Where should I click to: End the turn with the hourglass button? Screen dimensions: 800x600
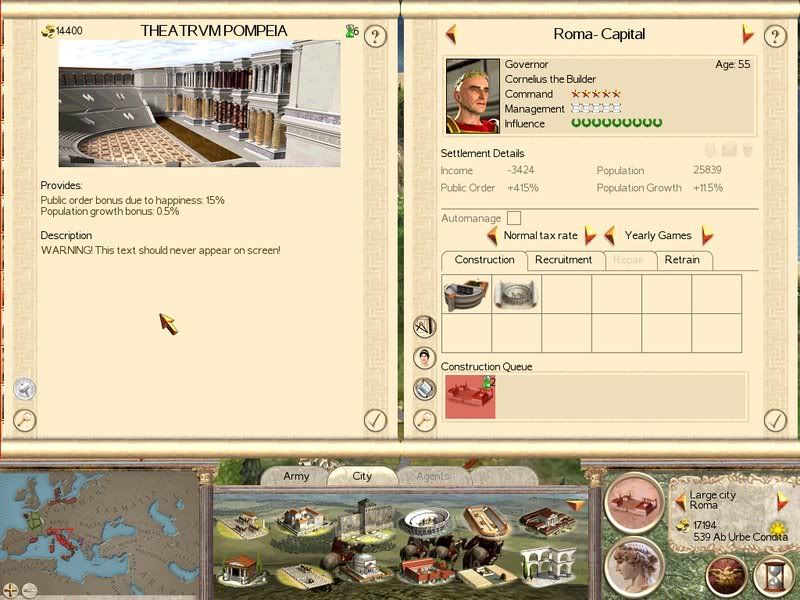click(770, 576)
